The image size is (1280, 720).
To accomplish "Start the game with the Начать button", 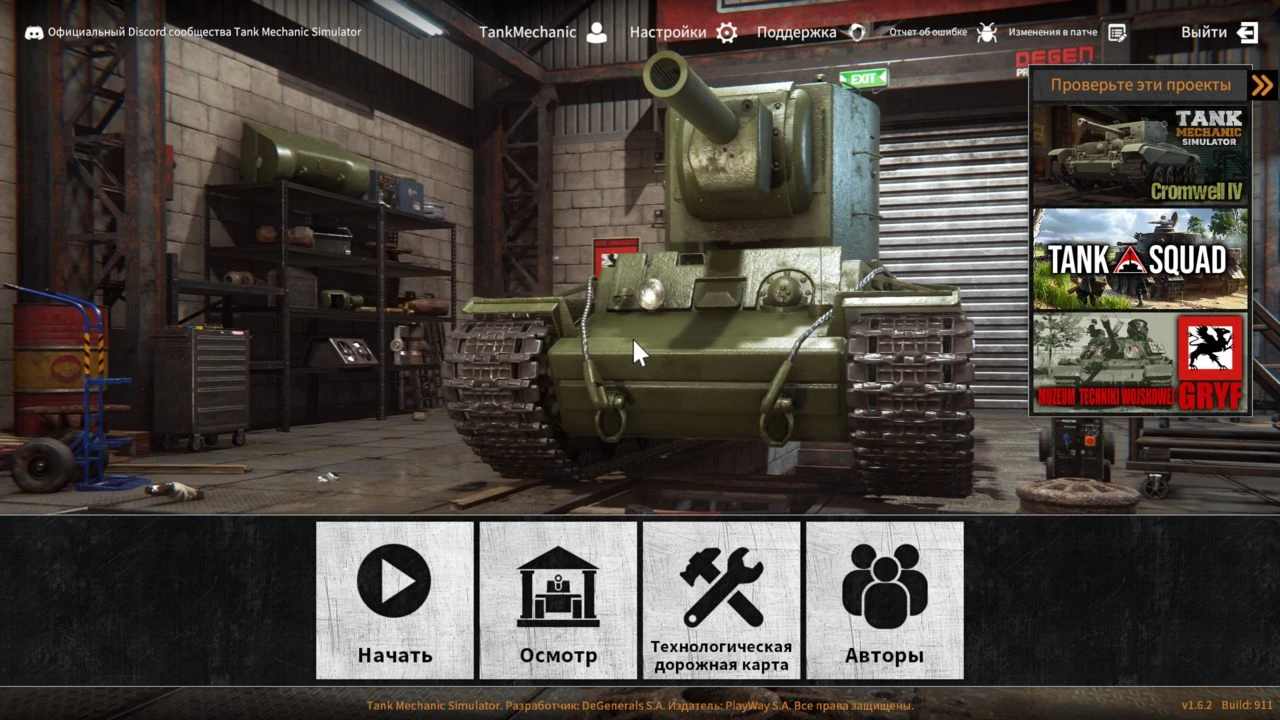I will click(x=395, y=600).
